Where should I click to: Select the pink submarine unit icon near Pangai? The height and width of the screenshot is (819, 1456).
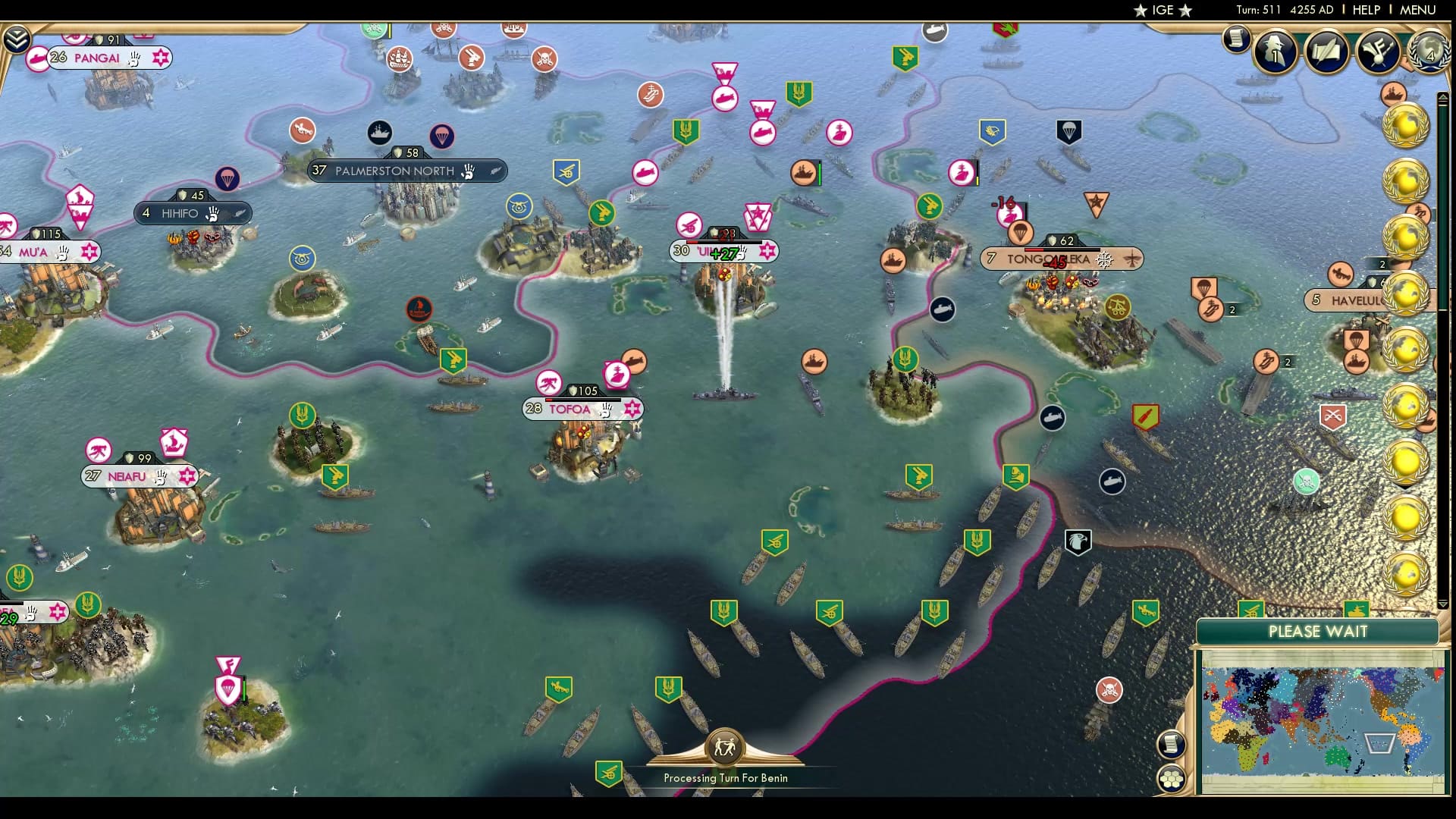click(37, 57)
